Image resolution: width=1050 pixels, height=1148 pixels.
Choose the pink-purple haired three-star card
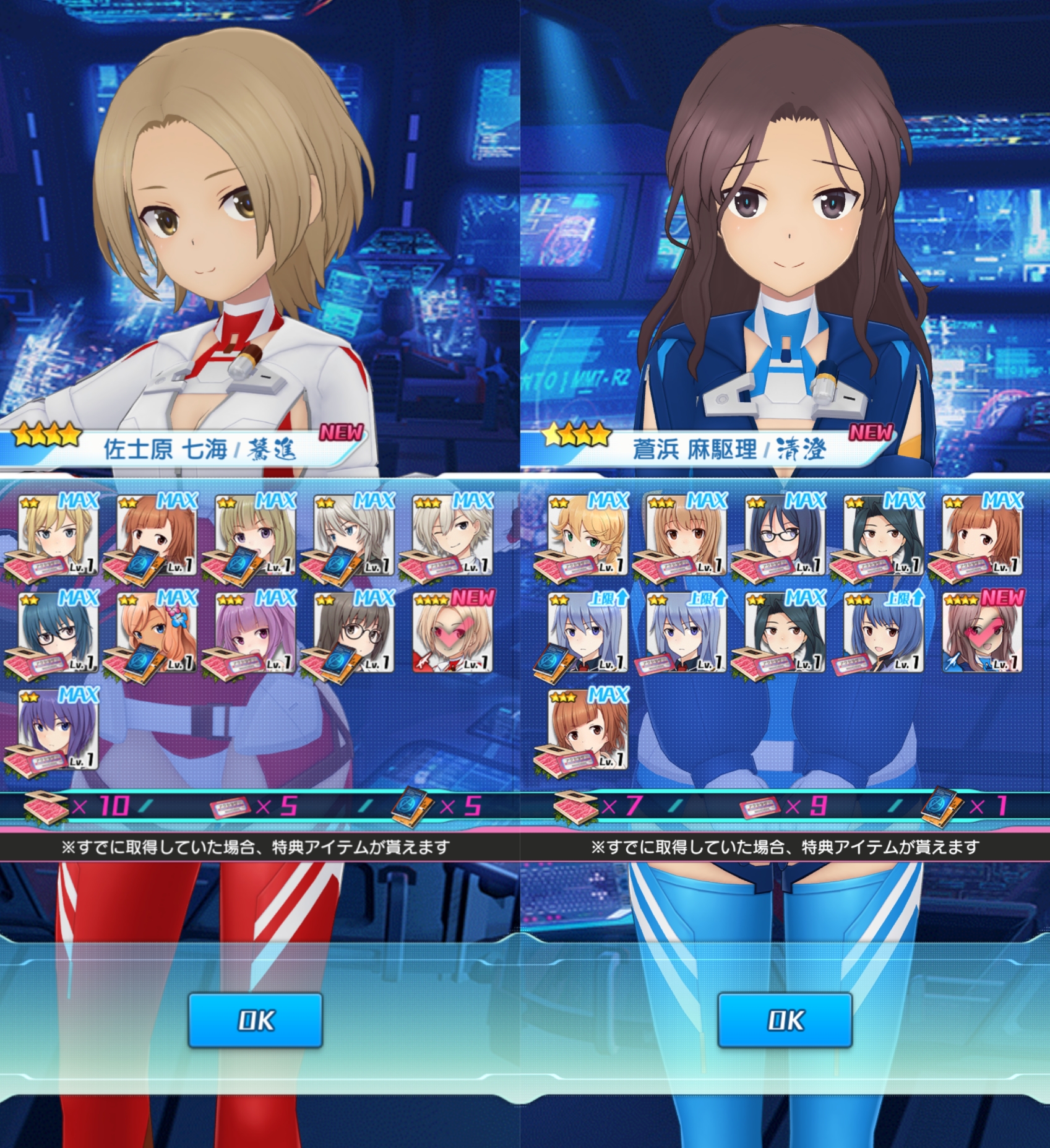click(x=255, y=632)
